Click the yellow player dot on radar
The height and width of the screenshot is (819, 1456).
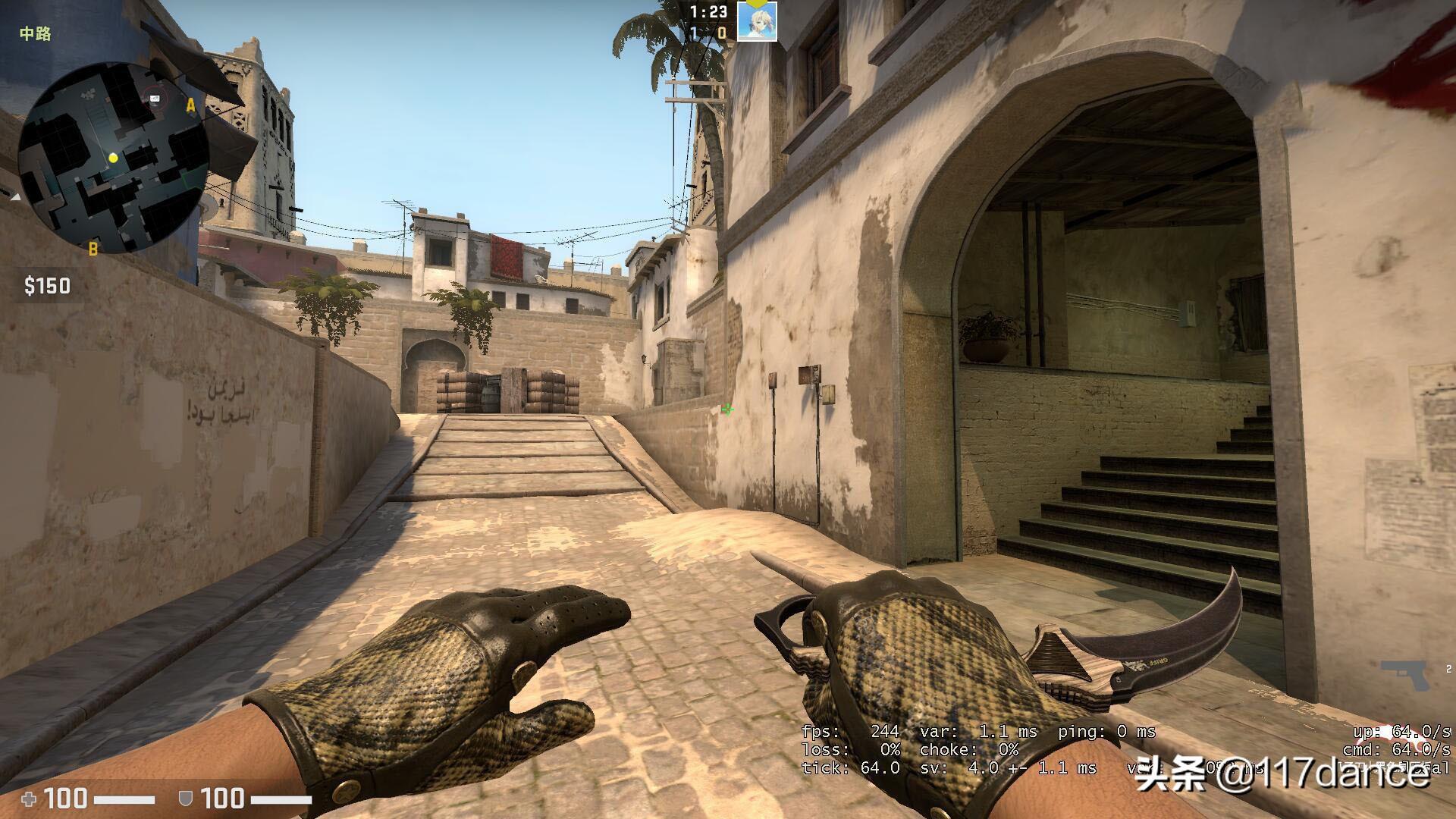point(112,159)
